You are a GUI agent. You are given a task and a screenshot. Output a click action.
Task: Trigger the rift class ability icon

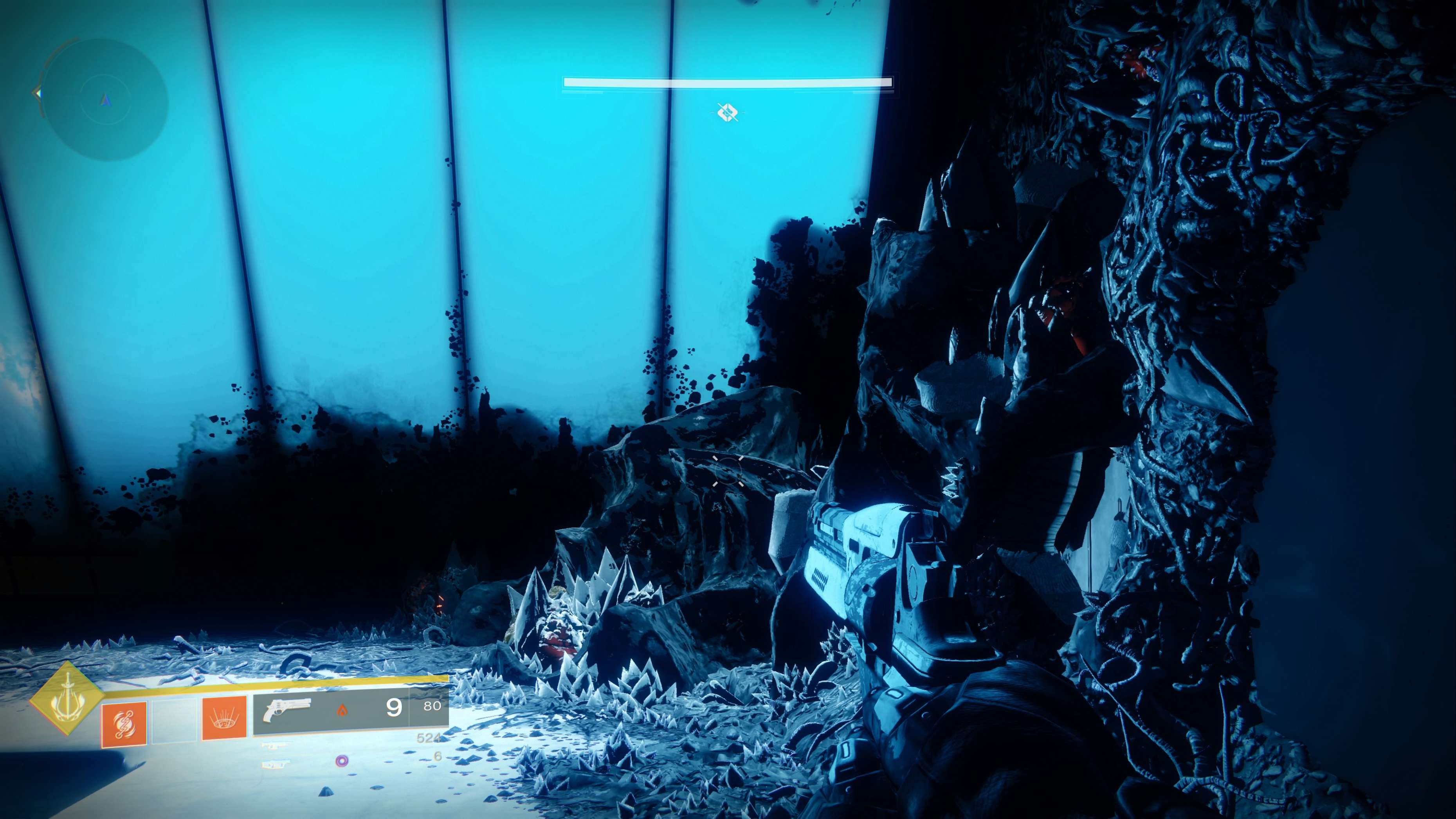pyautogui.click(x=224, y=718)
